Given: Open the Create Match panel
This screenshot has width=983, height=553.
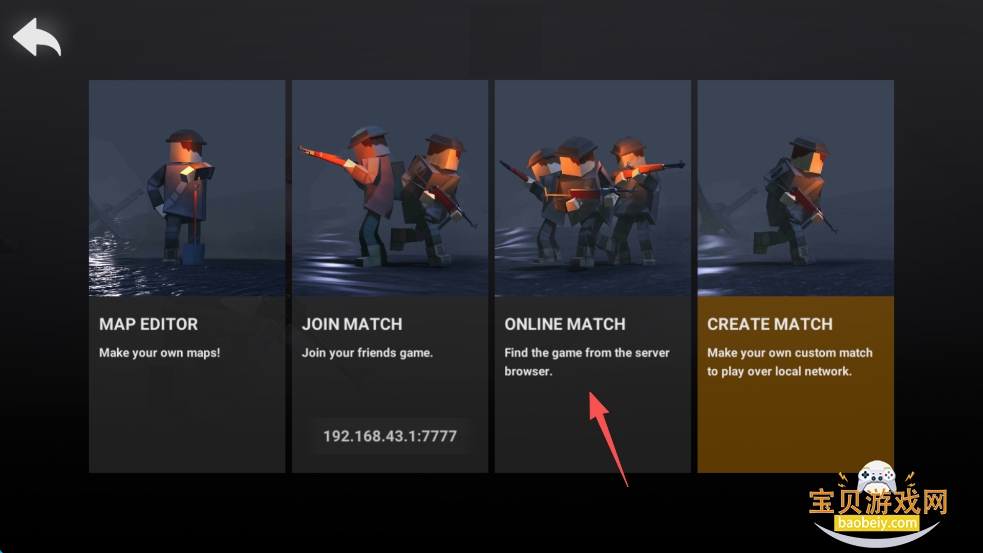Looking at the screenshot, I should pos(795,275).
